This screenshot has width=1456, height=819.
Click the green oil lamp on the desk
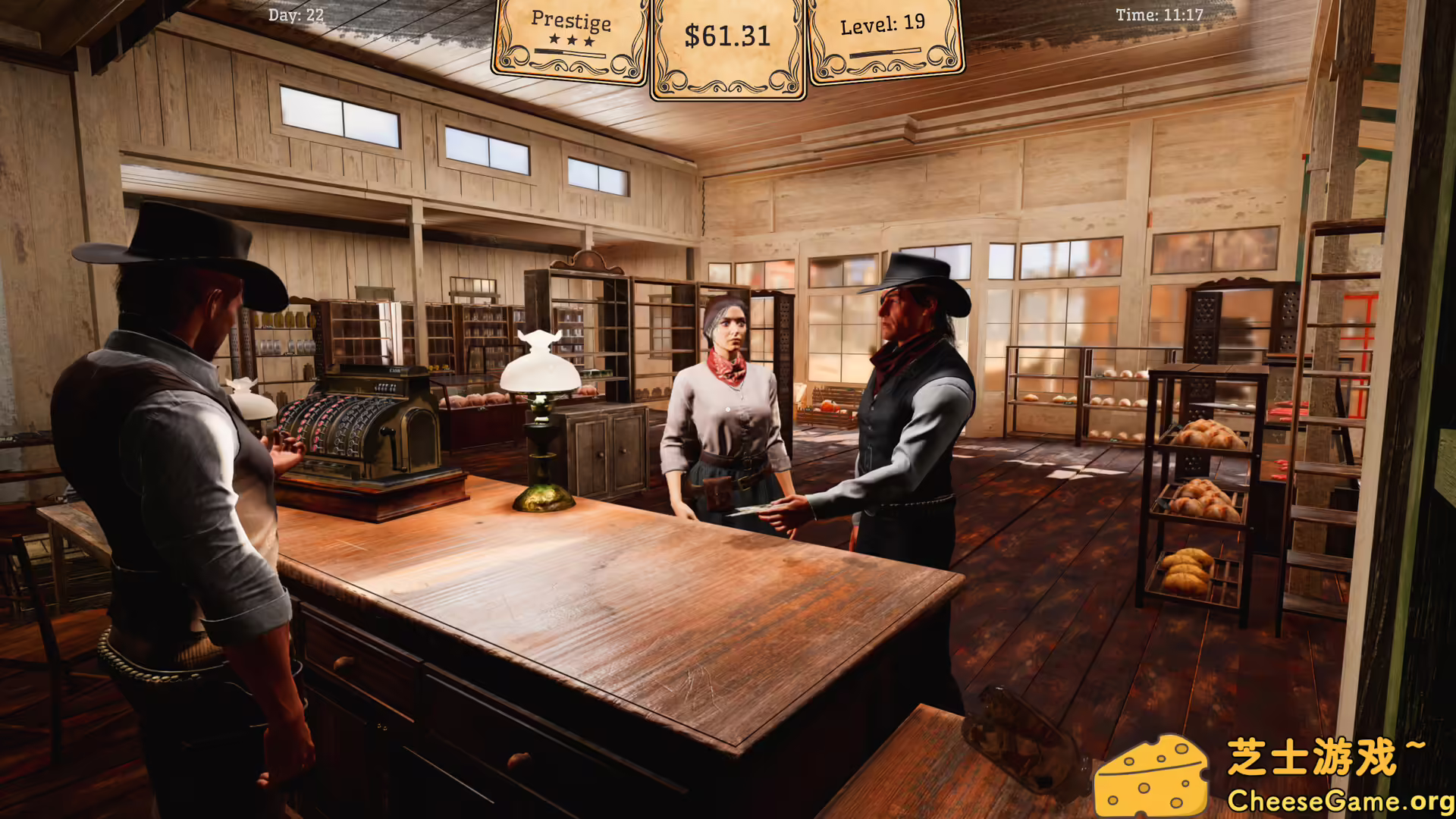coord(542,425)
